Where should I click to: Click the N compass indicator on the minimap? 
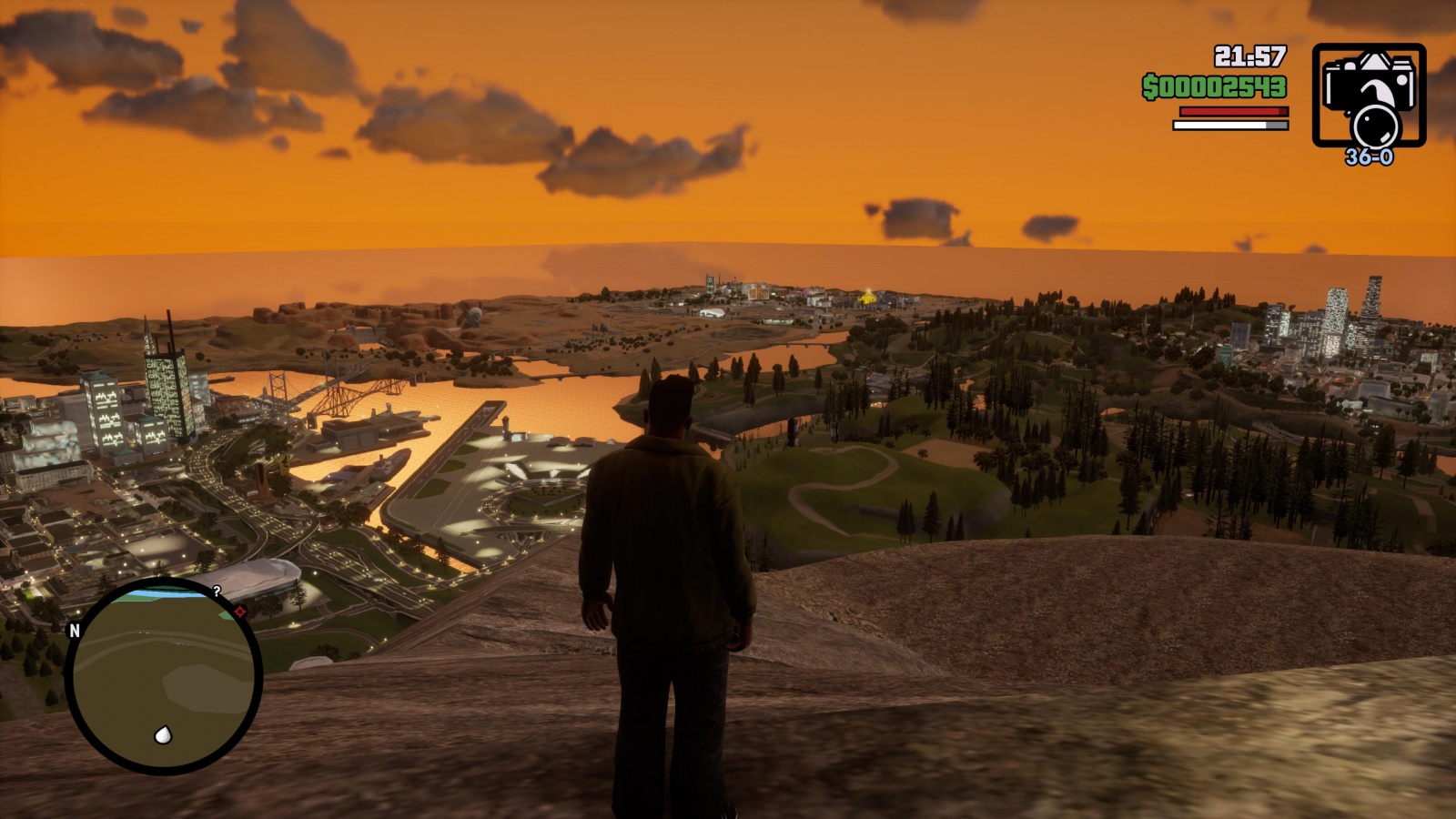coord(74,631)
